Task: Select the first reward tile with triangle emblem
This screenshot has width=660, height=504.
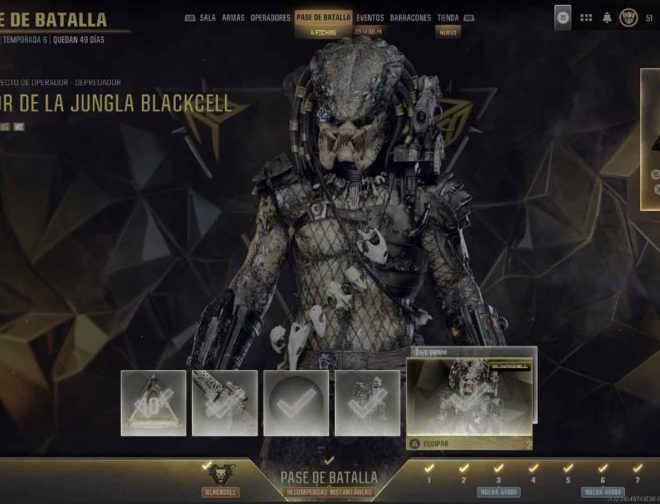Action: (154, 403)
